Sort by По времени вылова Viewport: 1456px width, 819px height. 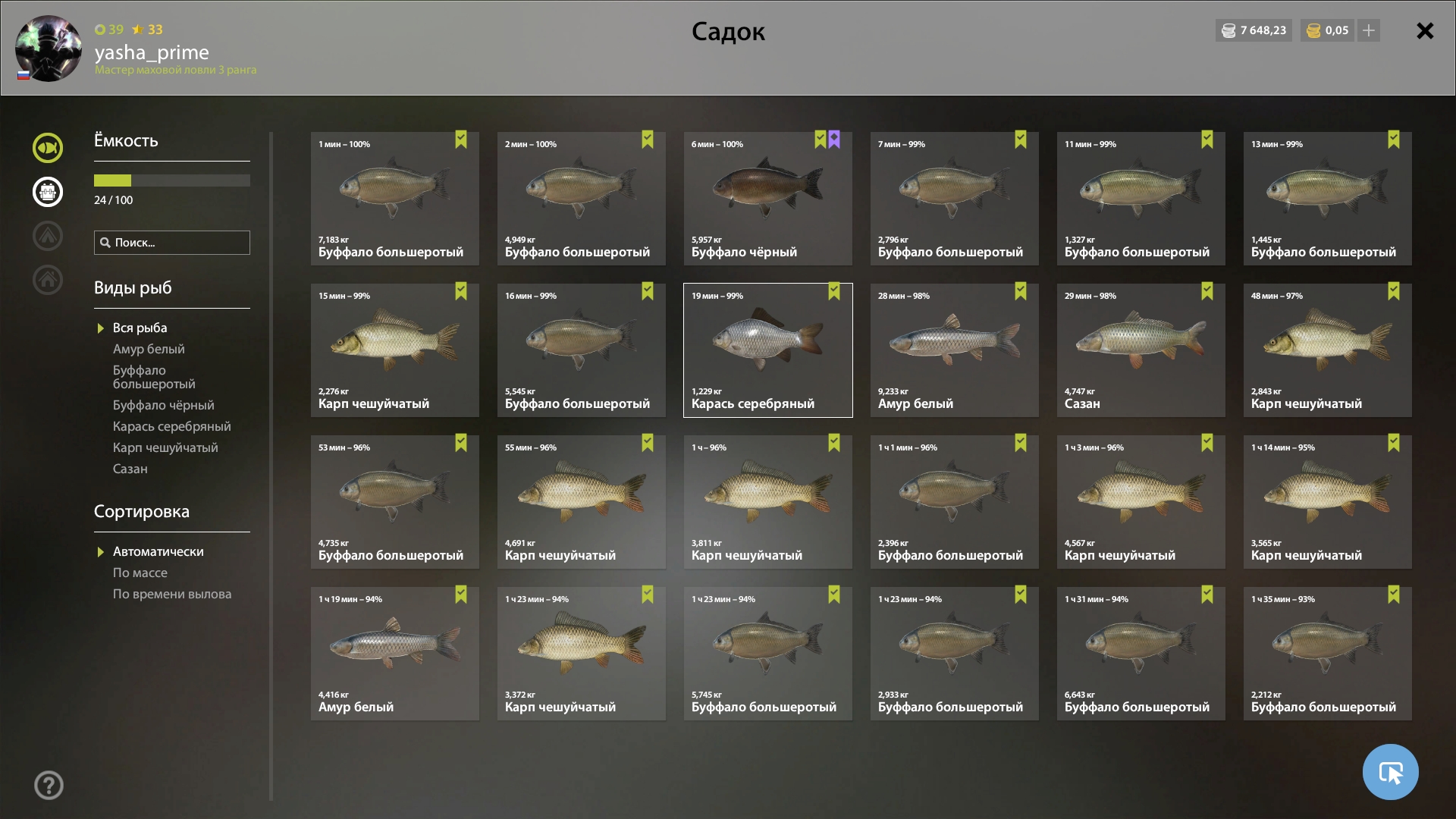click(x=172, y=594)
